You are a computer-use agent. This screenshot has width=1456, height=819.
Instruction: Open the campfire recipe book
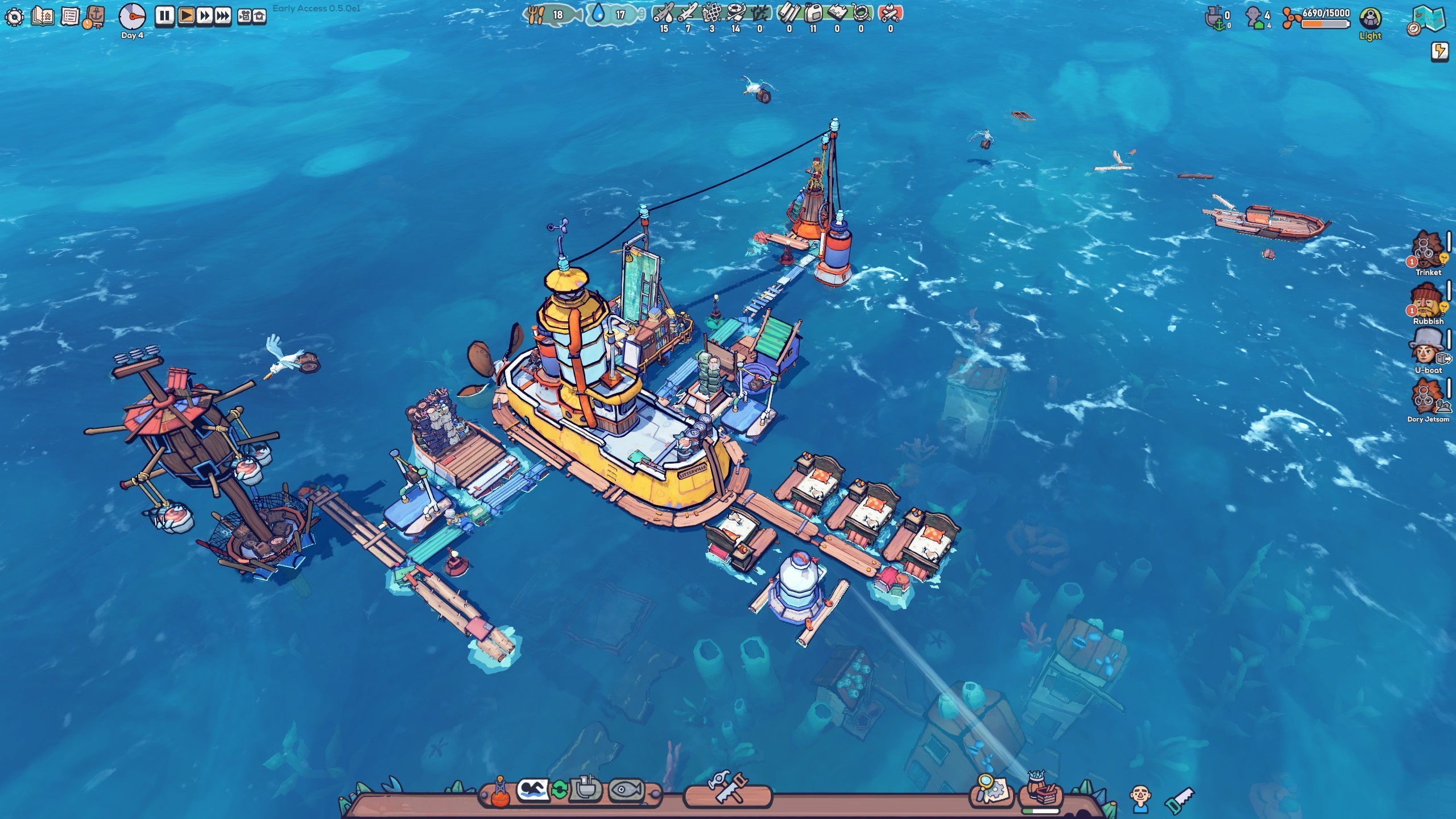tap(43, 16)
